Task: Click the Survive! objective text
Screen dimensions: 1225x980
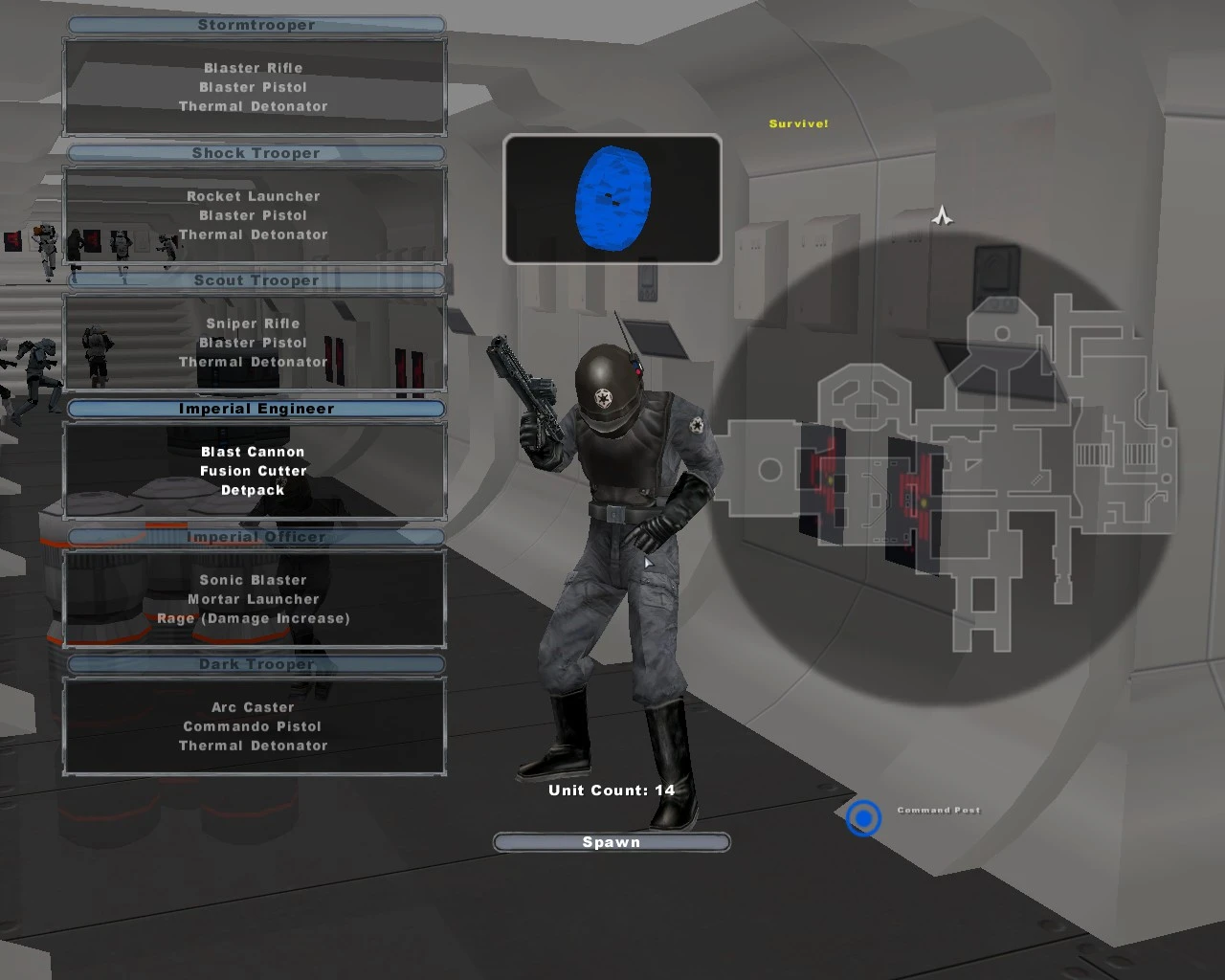Action: click(798, 122)
